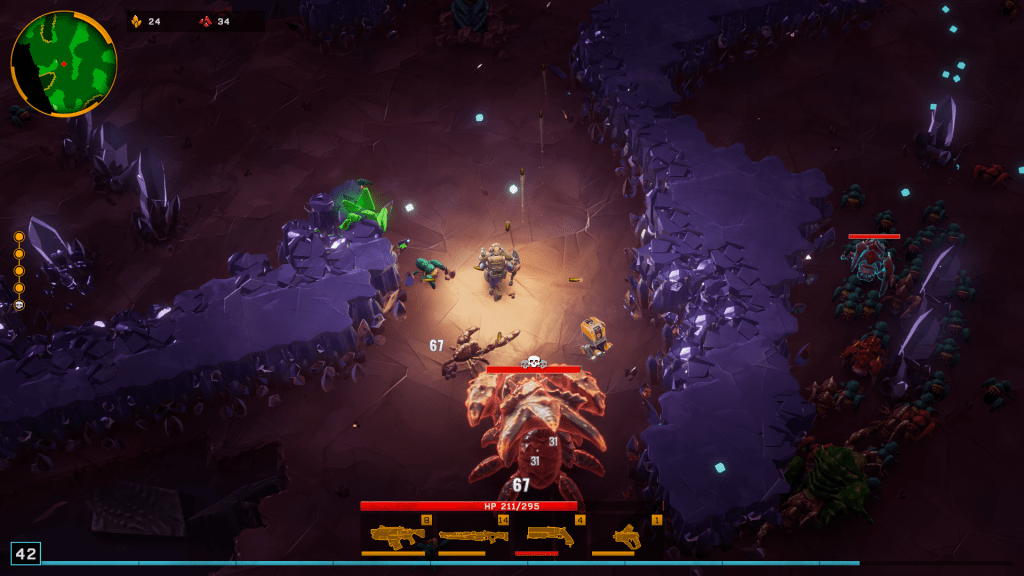The width and height of the screenshot is (1024, 576).
Task: Click the circular green cave minimap
Action: tap(64, 64)
